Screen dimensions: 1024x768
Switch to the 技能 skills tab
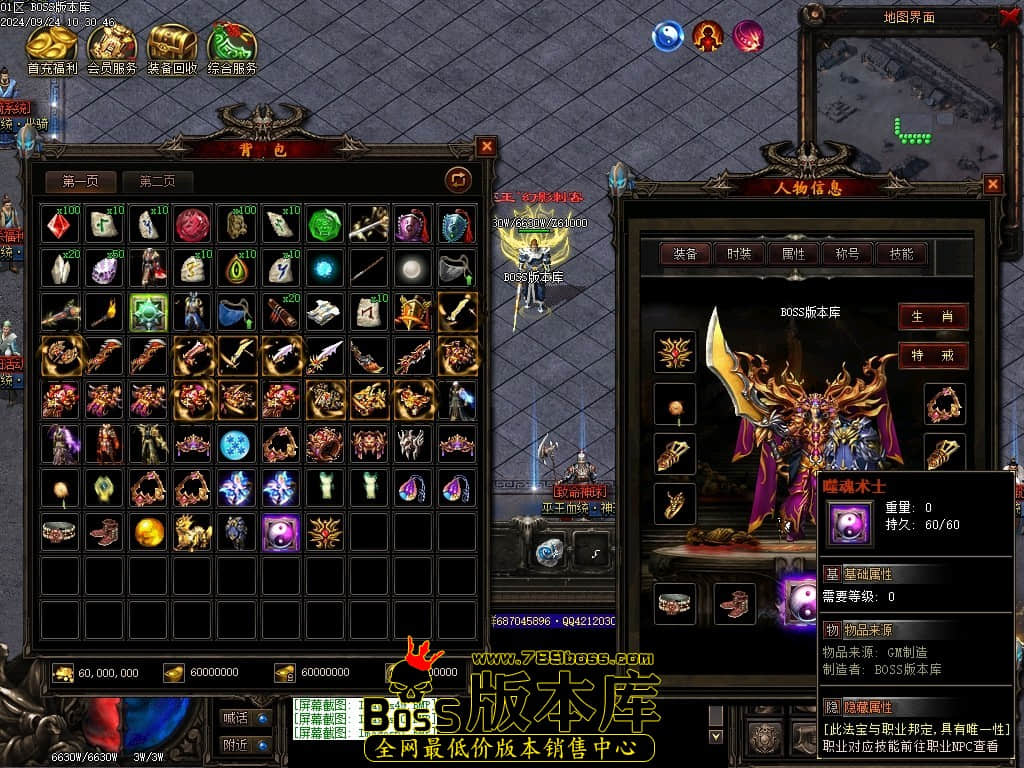click(x=901, y=254)
